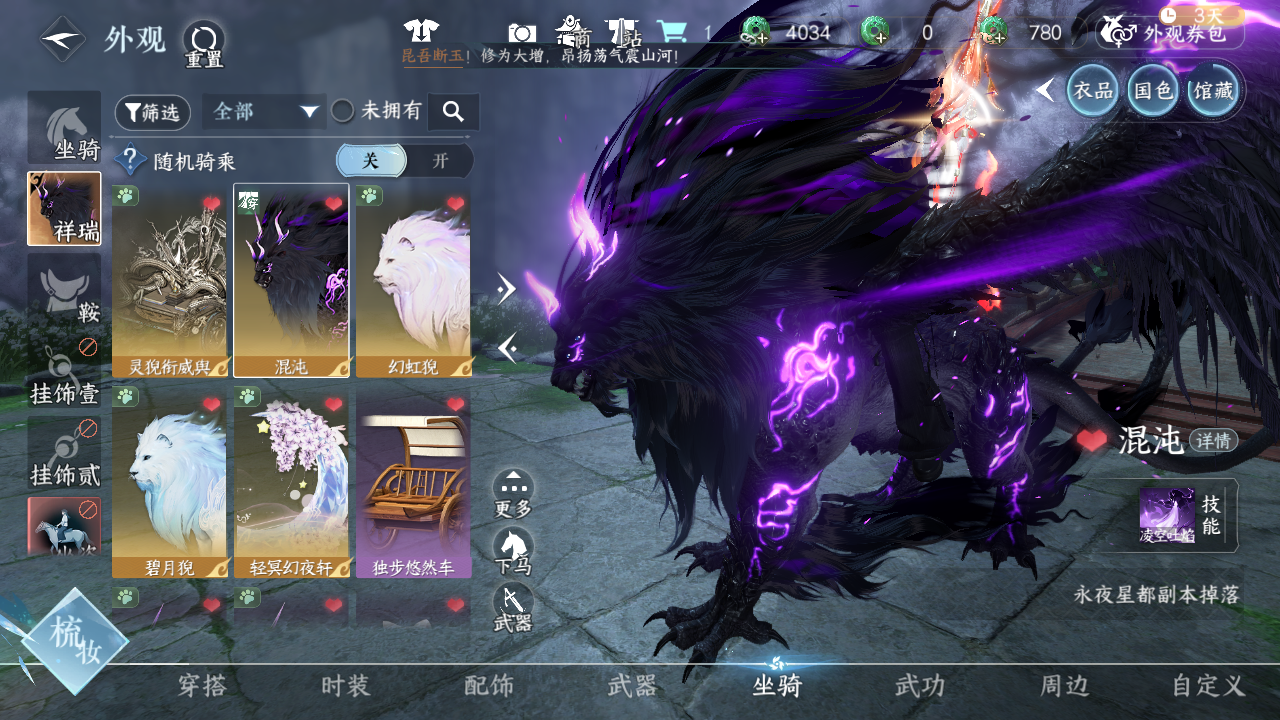The image size is (1280, 720).
Task: View 混沌 mount 详情 details
Action: pos(1213,440)
